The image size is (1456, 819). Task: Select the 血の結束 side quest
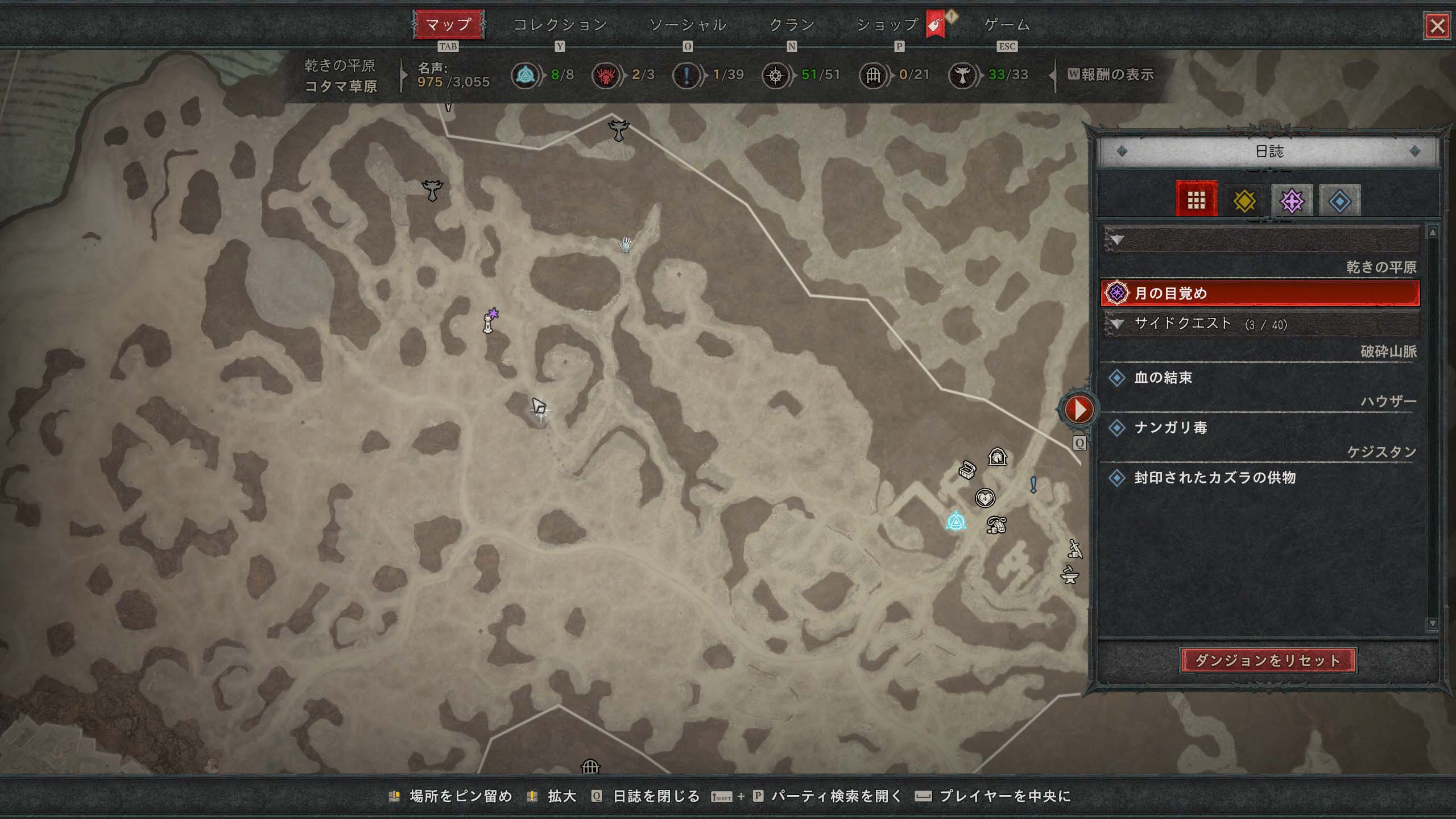(1163, 378)
